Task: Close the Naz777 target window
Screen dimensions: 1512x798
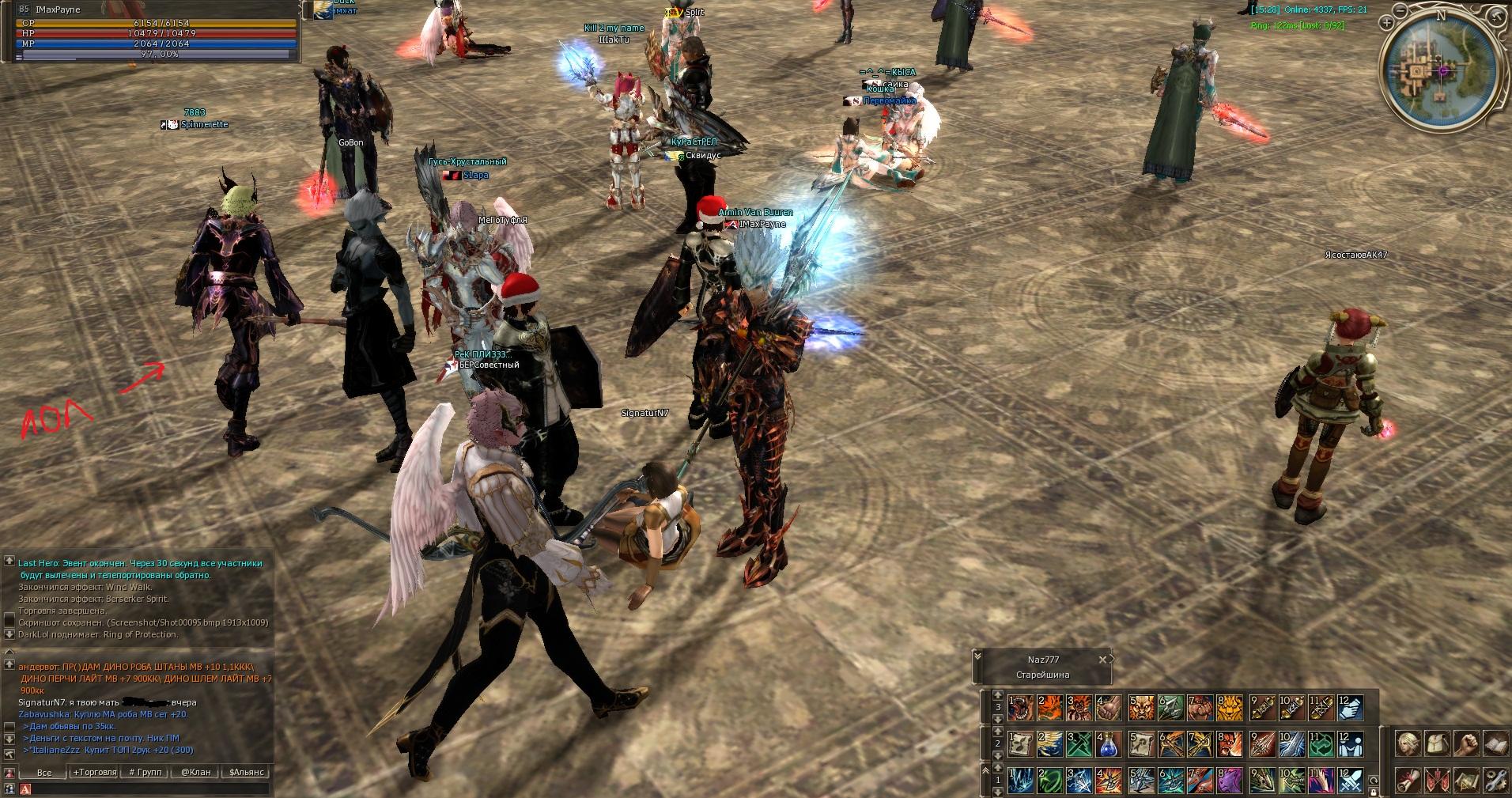Action: pyautogui.click(x=1102, y=660)
